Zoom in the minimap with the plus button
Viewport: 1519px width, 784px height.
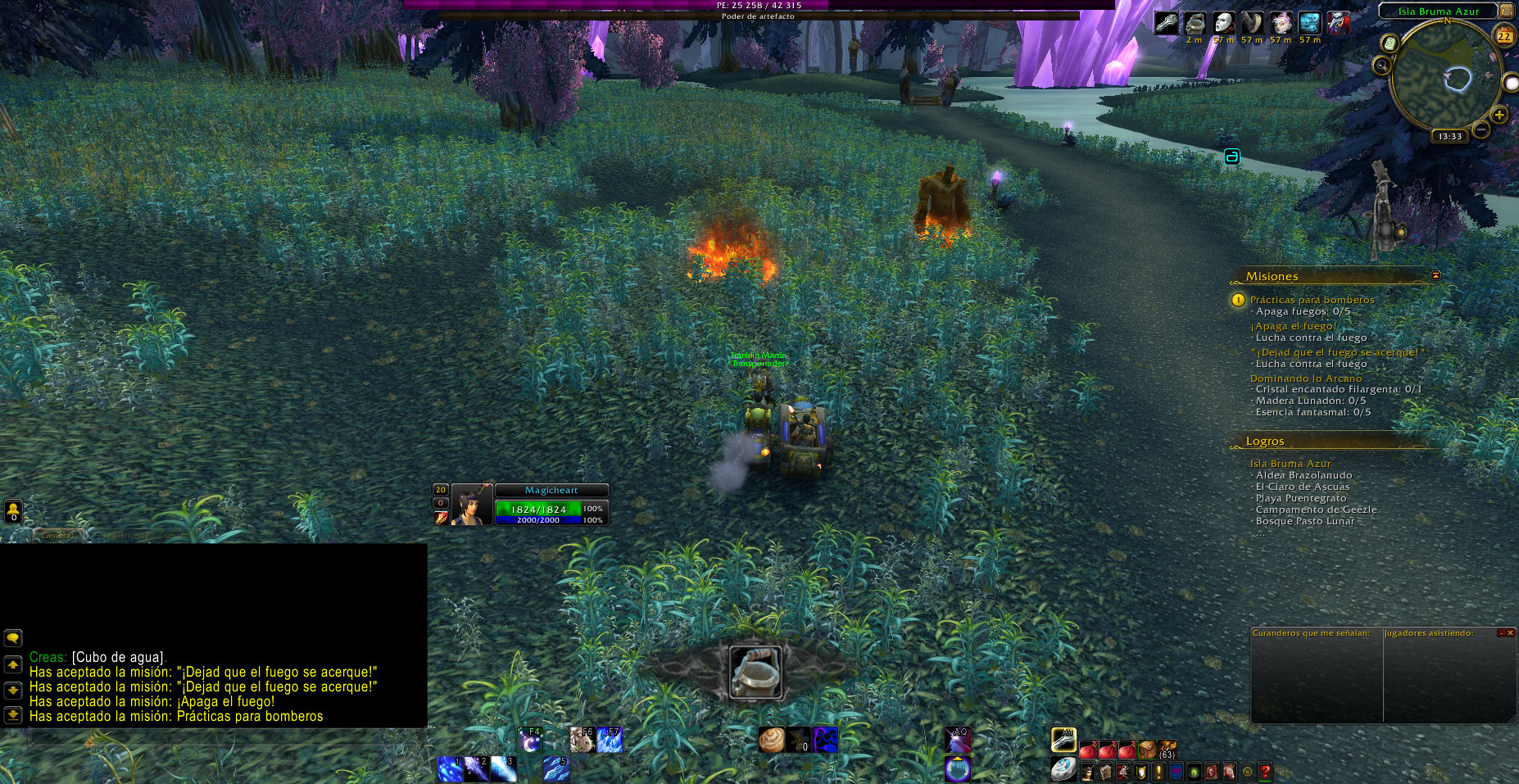(1499, 116)
